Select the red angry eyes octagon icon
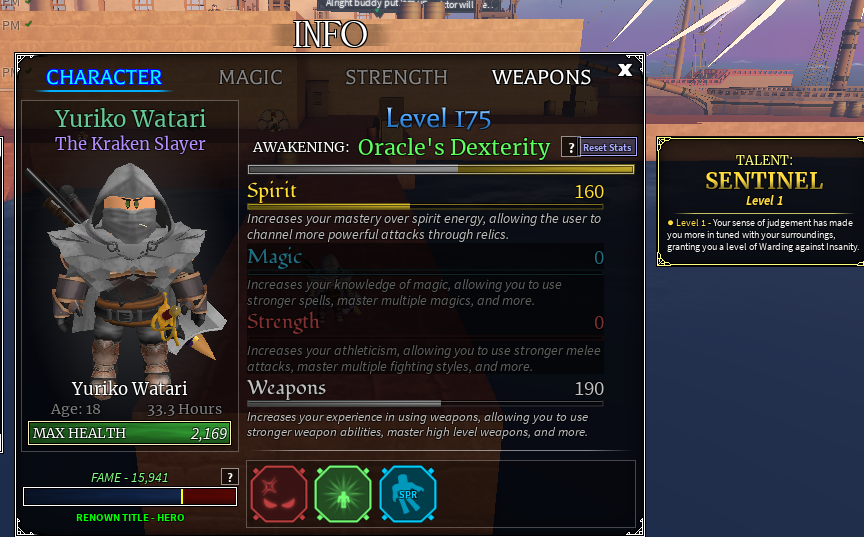 [277, 493]
